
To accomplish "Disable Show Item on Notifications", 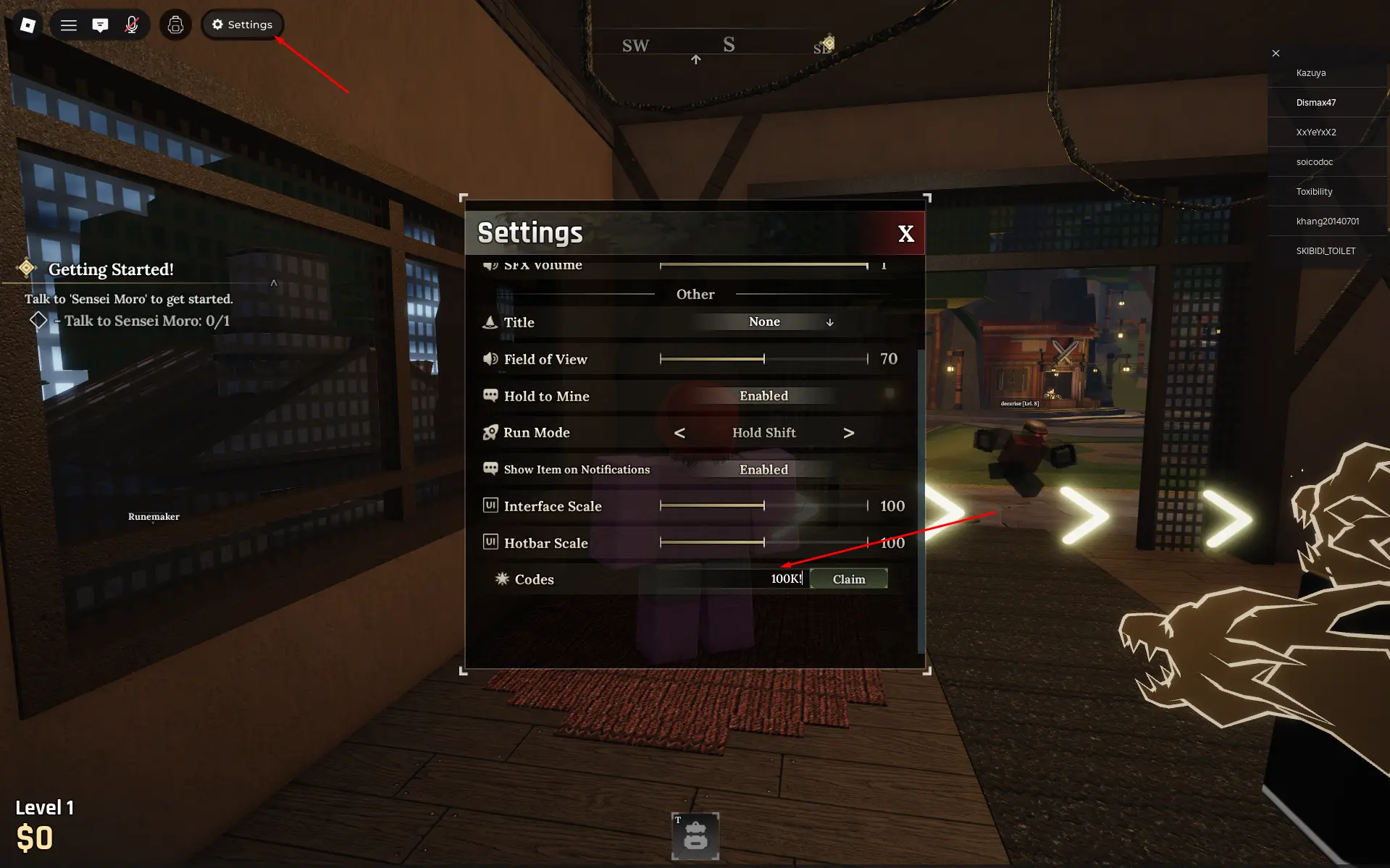I will coord(763,468).
